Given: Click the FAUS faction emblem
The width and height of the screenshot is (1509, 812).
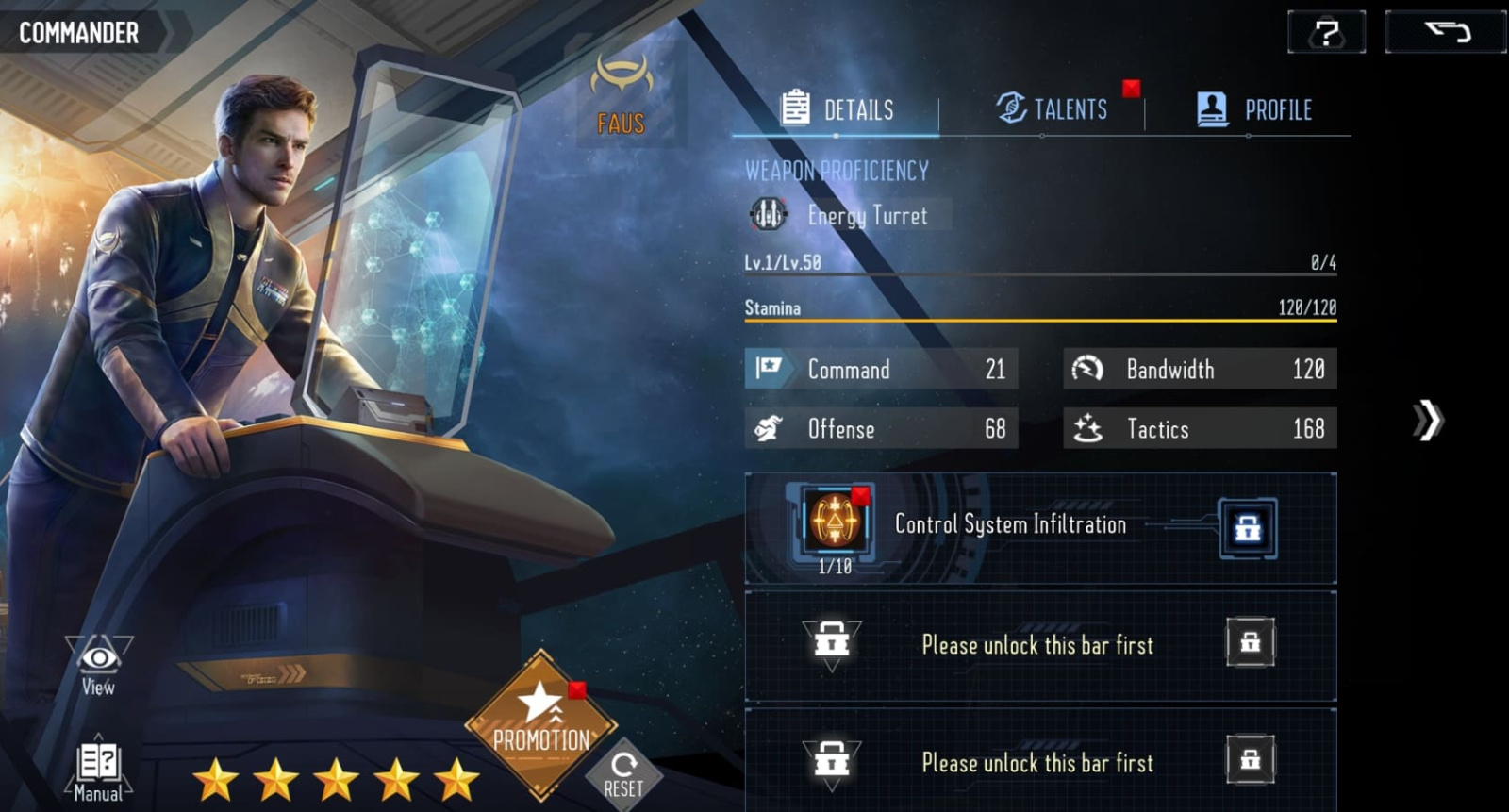Looking at the screenshot, I should coord(622,95).
